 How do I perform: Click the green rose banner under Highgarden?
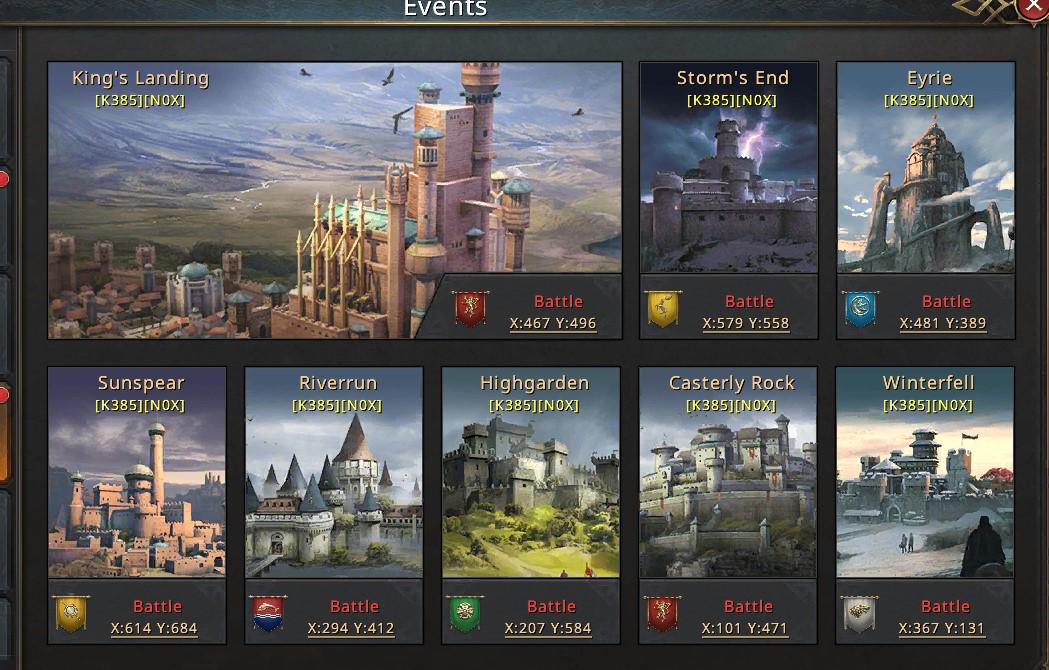pos(464,614)
